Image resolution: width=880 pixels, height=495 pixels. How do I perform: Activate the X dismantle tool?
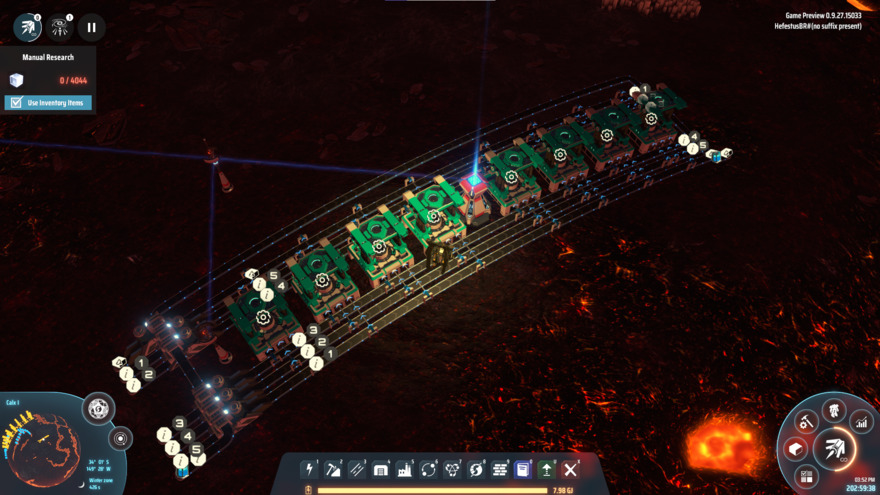click(571, 469)
